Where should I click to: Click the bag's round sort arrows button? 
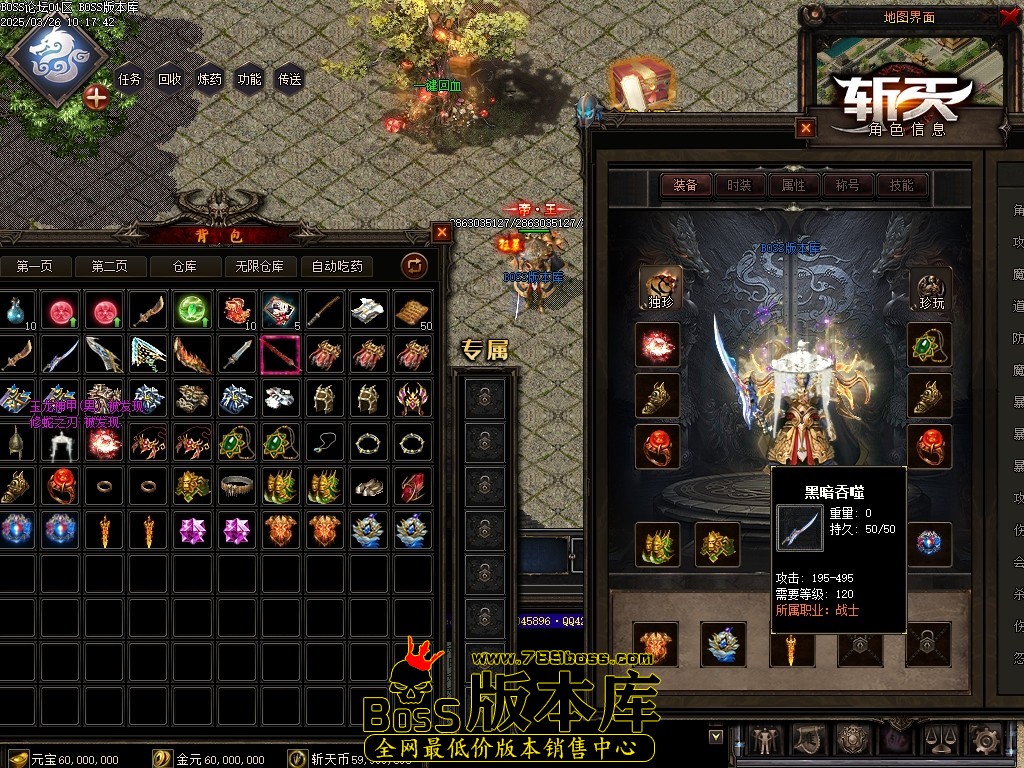click(414, 265)
